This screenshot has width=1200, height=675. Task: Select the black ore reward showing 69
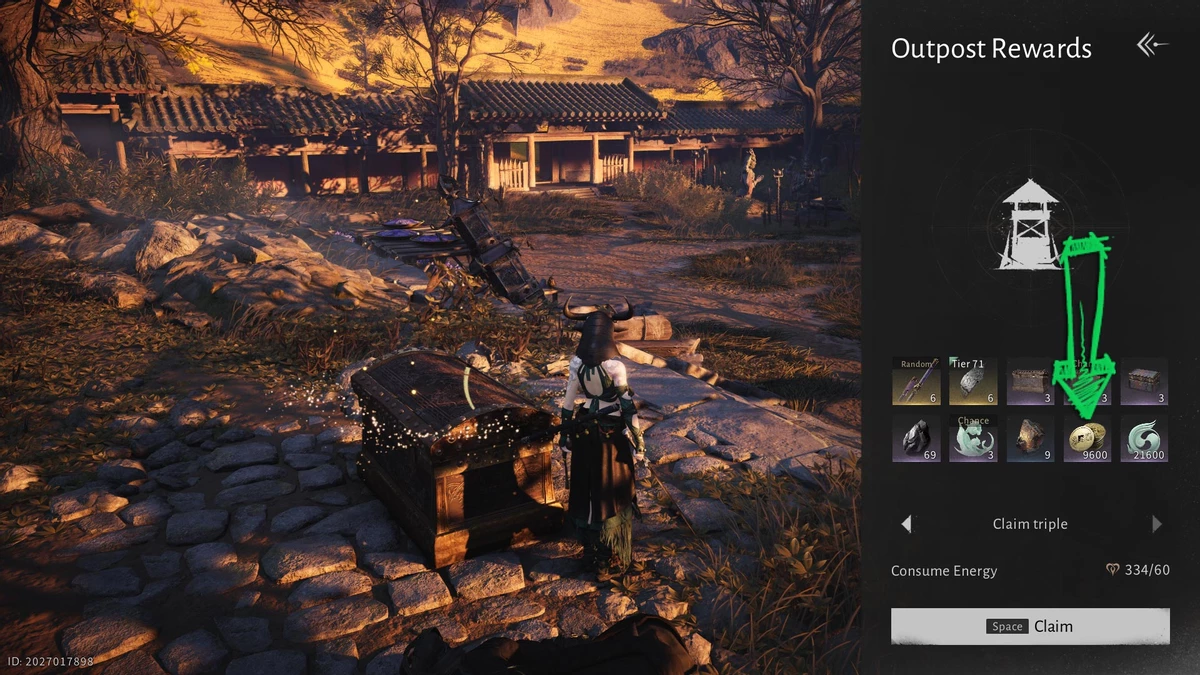coord(916,438)
